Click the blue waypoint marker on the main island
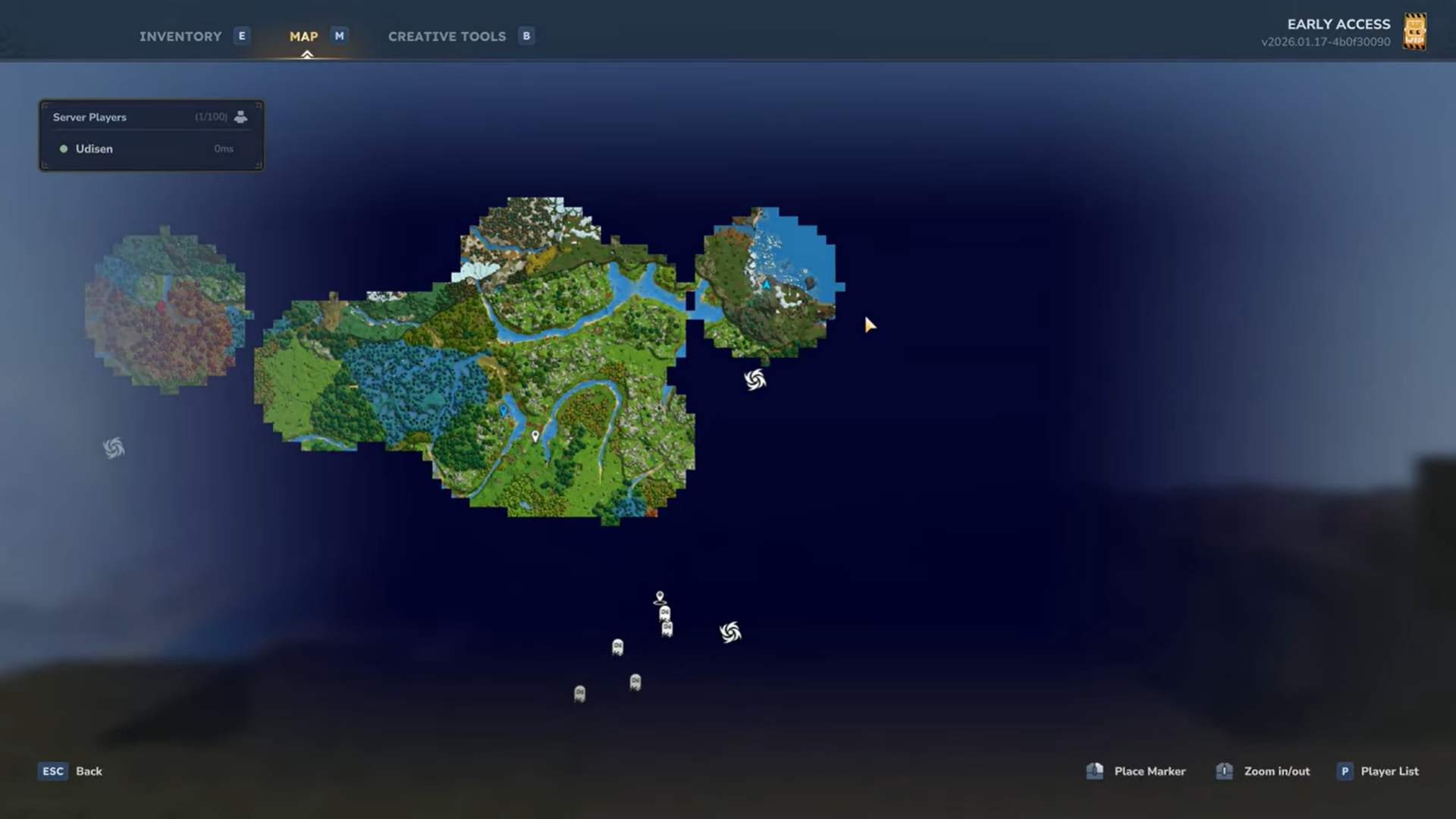 pos(503,410)
